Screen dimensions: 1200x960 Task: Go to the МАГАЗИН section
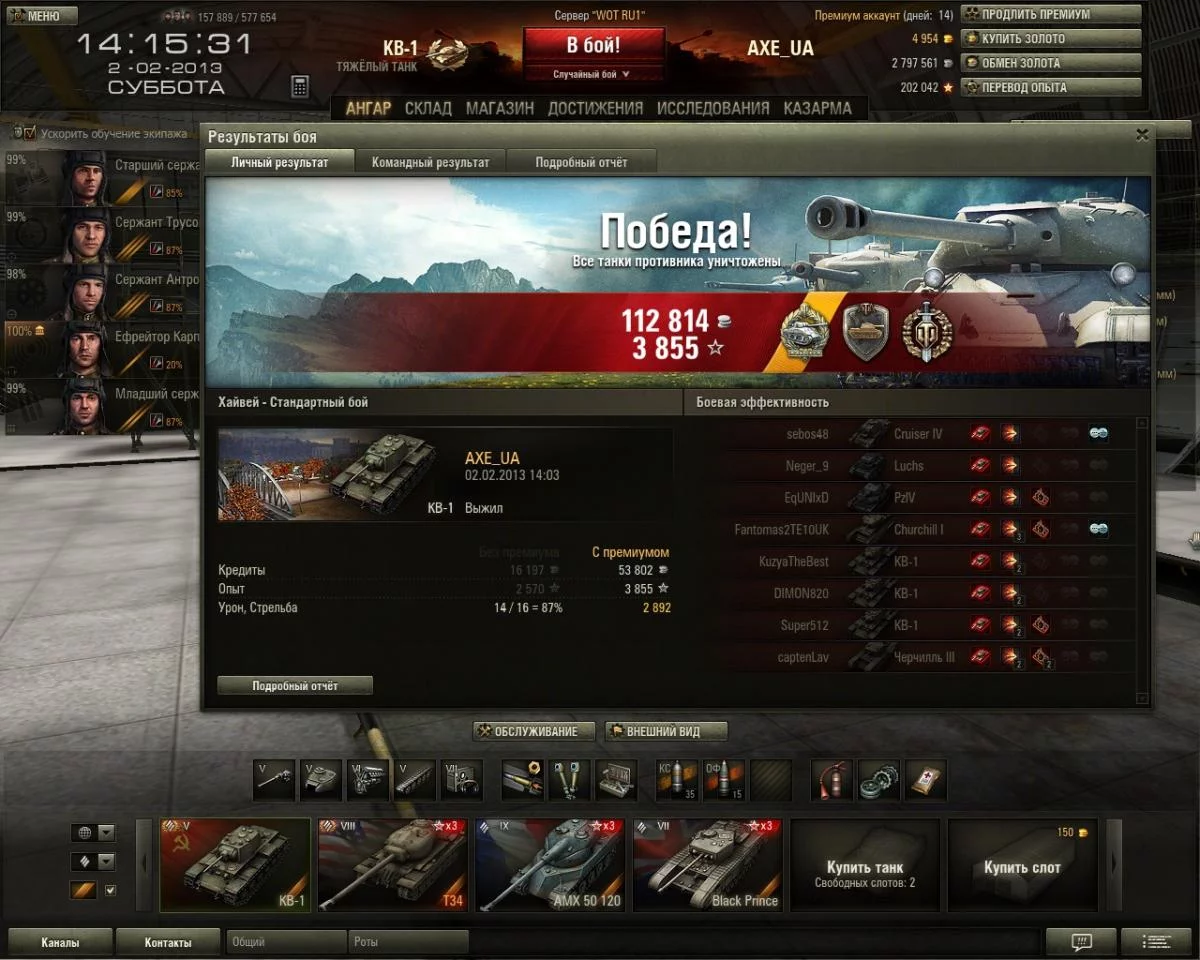pyautogui.click(x=499, y=108)
